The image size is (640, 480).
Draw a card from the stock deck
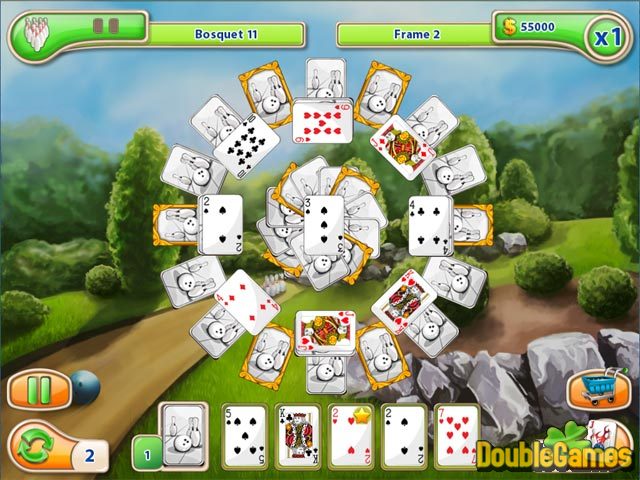184,433
